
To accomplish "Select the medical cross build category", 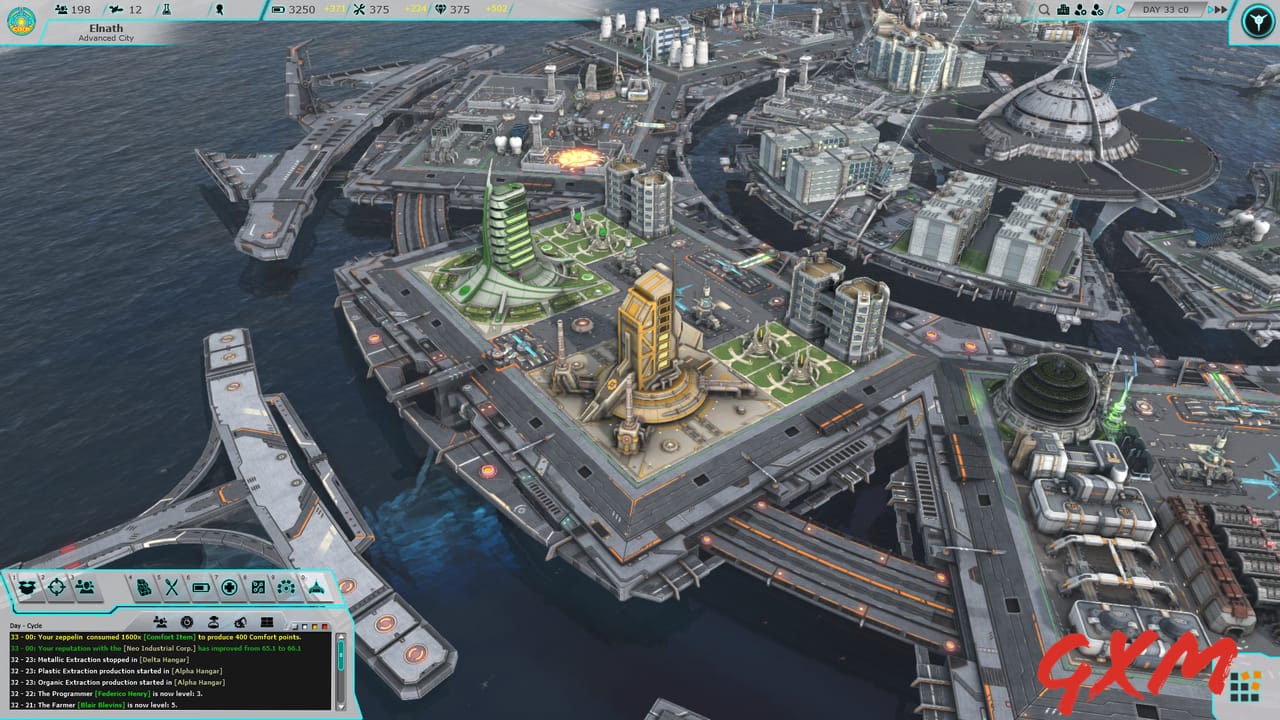I will point(231,588).
